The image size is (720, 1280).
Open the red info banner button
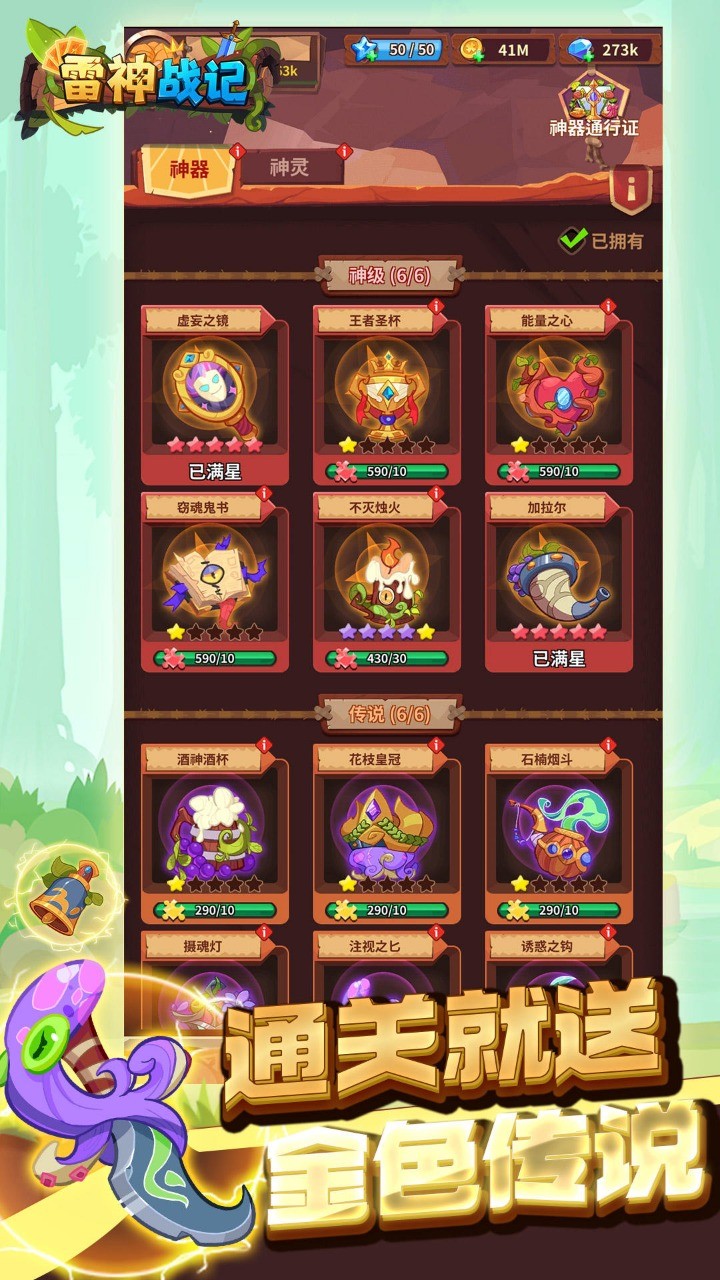pyautogui.click(x=631, y=187)
